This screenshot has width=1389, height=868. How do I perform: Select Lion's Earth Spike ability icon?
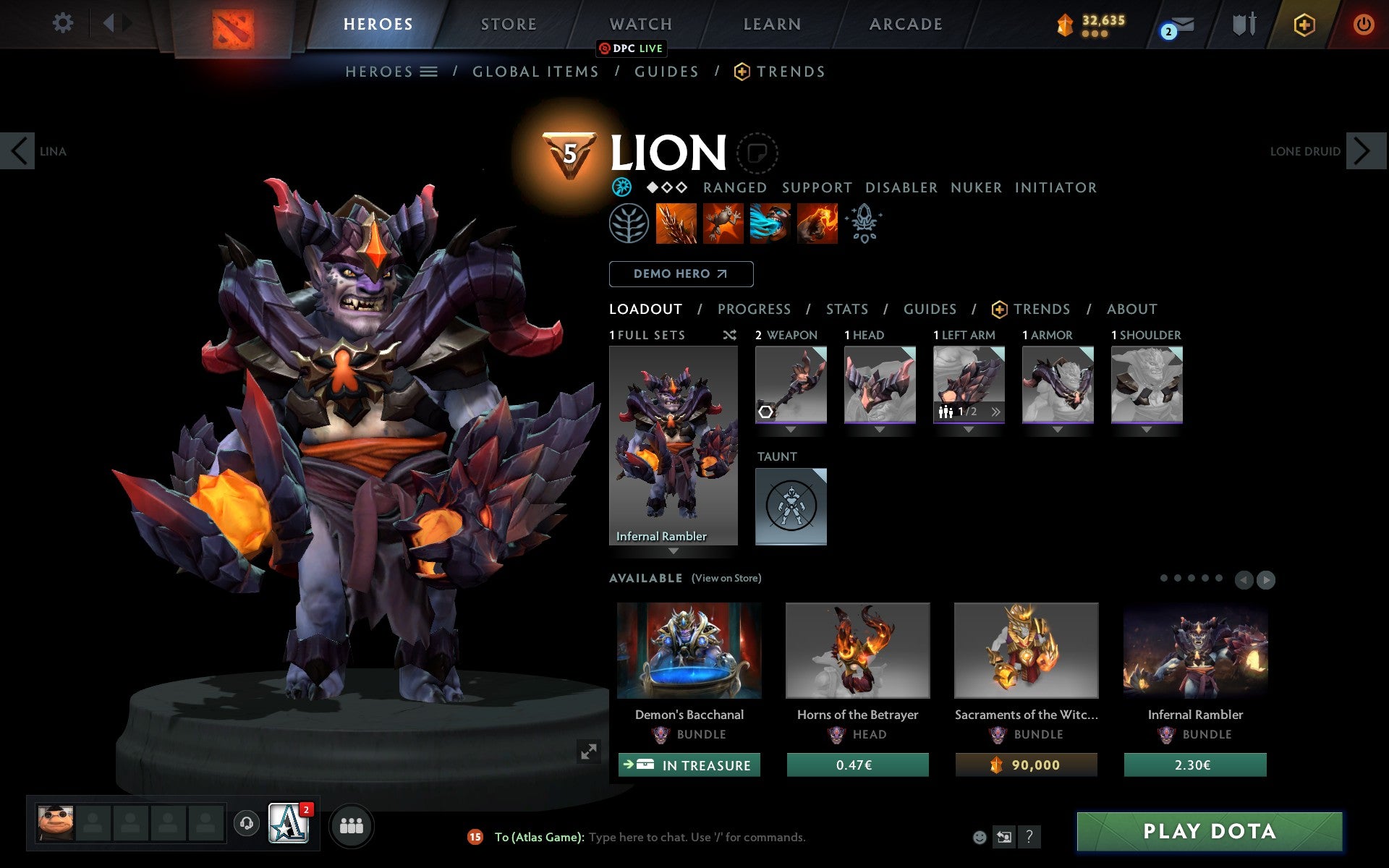[676, 224]
